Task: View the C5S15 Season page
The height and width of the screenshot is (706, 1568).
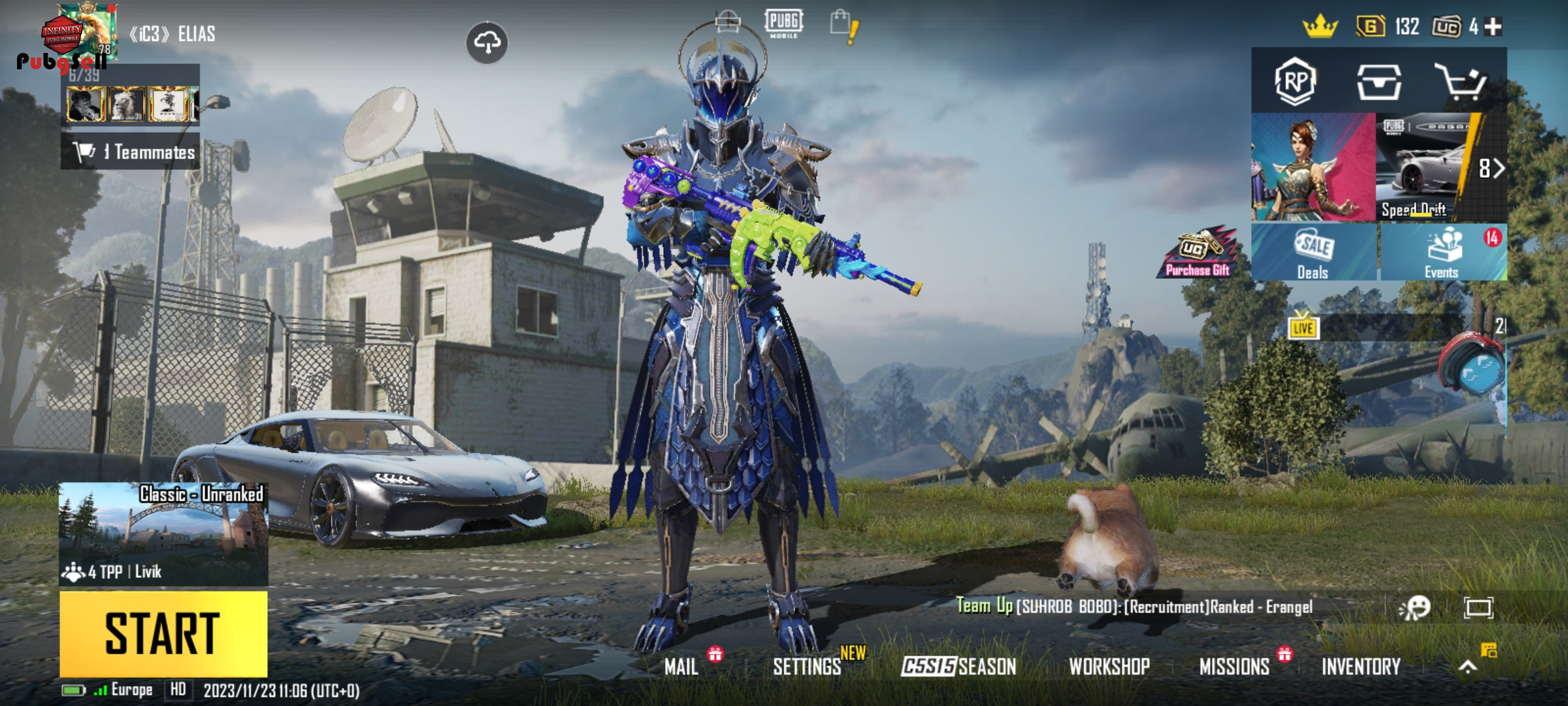Action: pyautogui.click(x=958, y=667)
